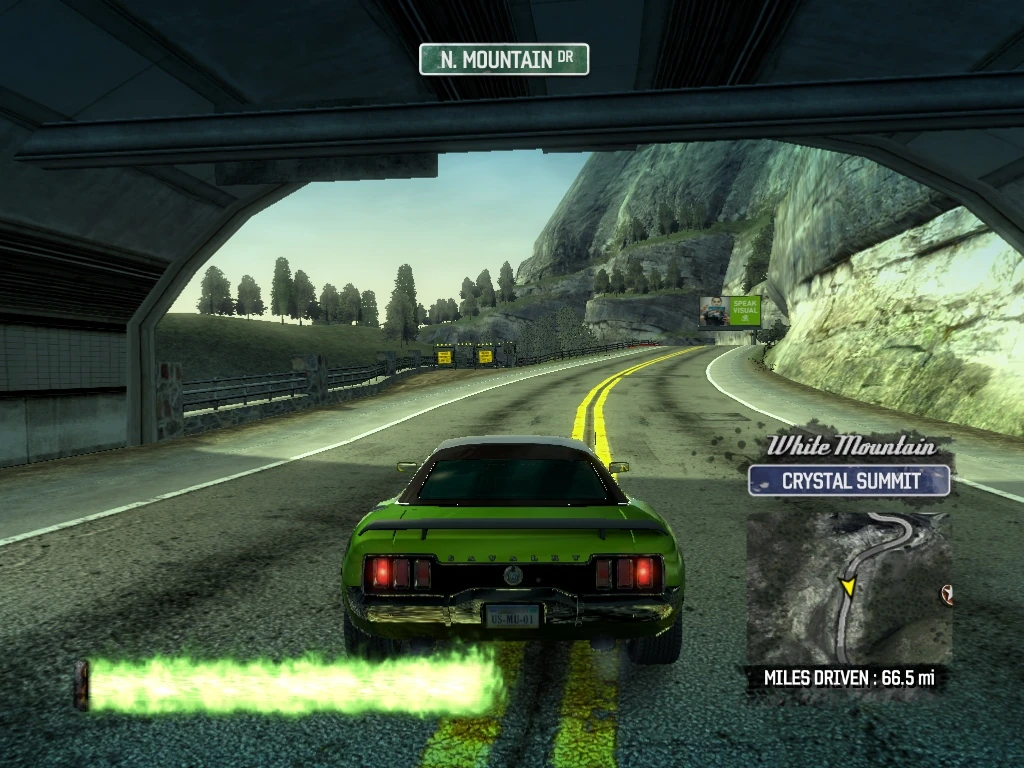
Task: Select the Crystal Summit district label
Action: pos(850,481)
